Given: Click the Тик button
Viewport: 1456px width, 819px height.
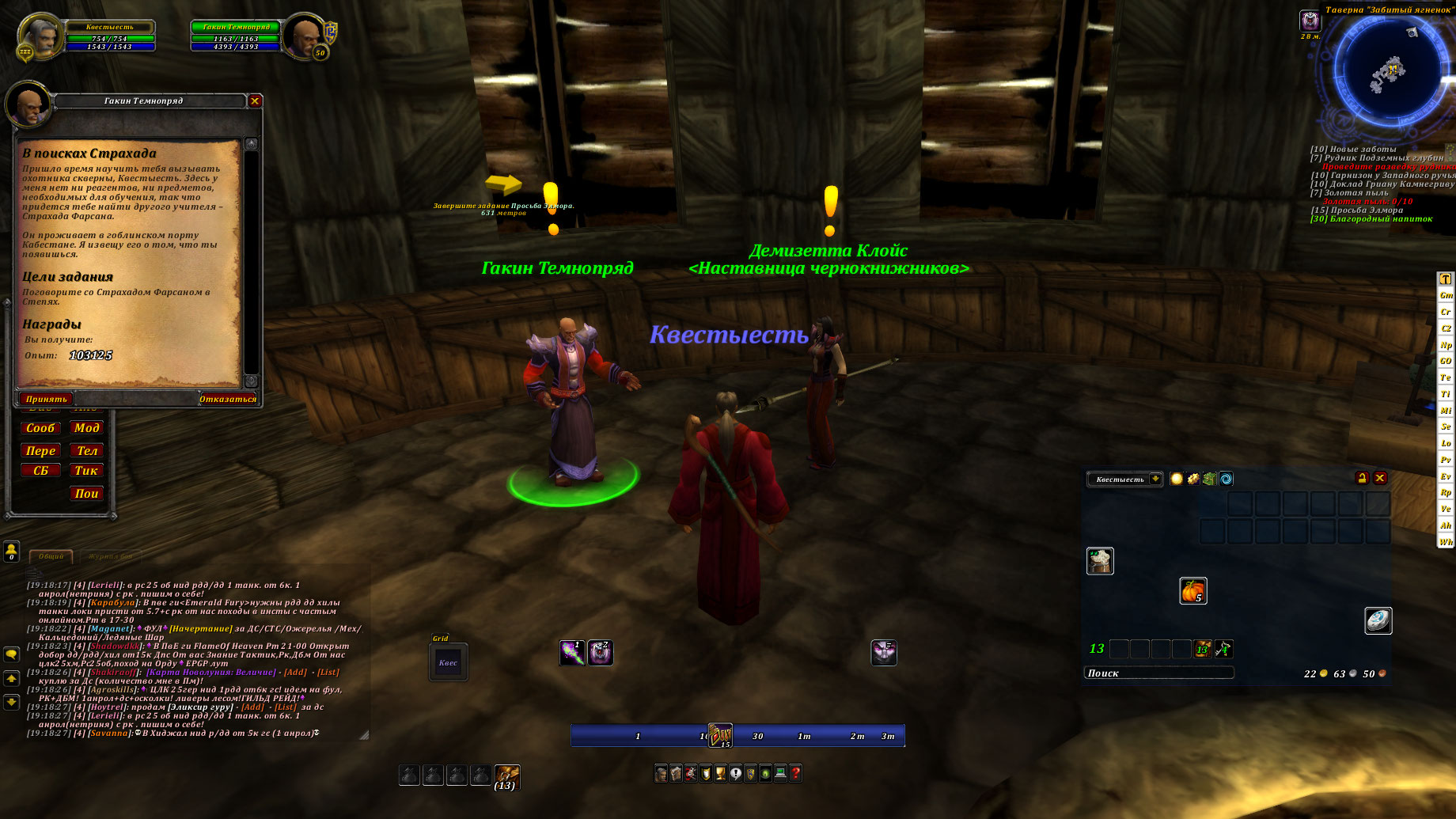Looking at the screenshot, I should coord(86,471).
